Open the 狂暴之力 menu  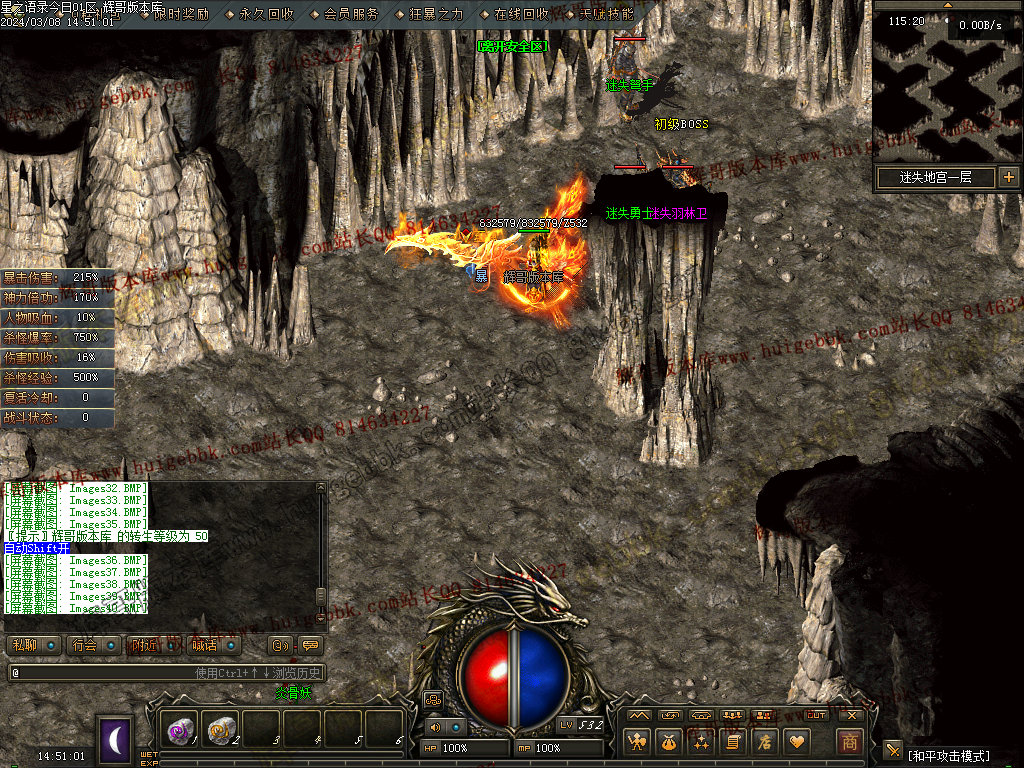pyautogui.click(x=437, y=15)
